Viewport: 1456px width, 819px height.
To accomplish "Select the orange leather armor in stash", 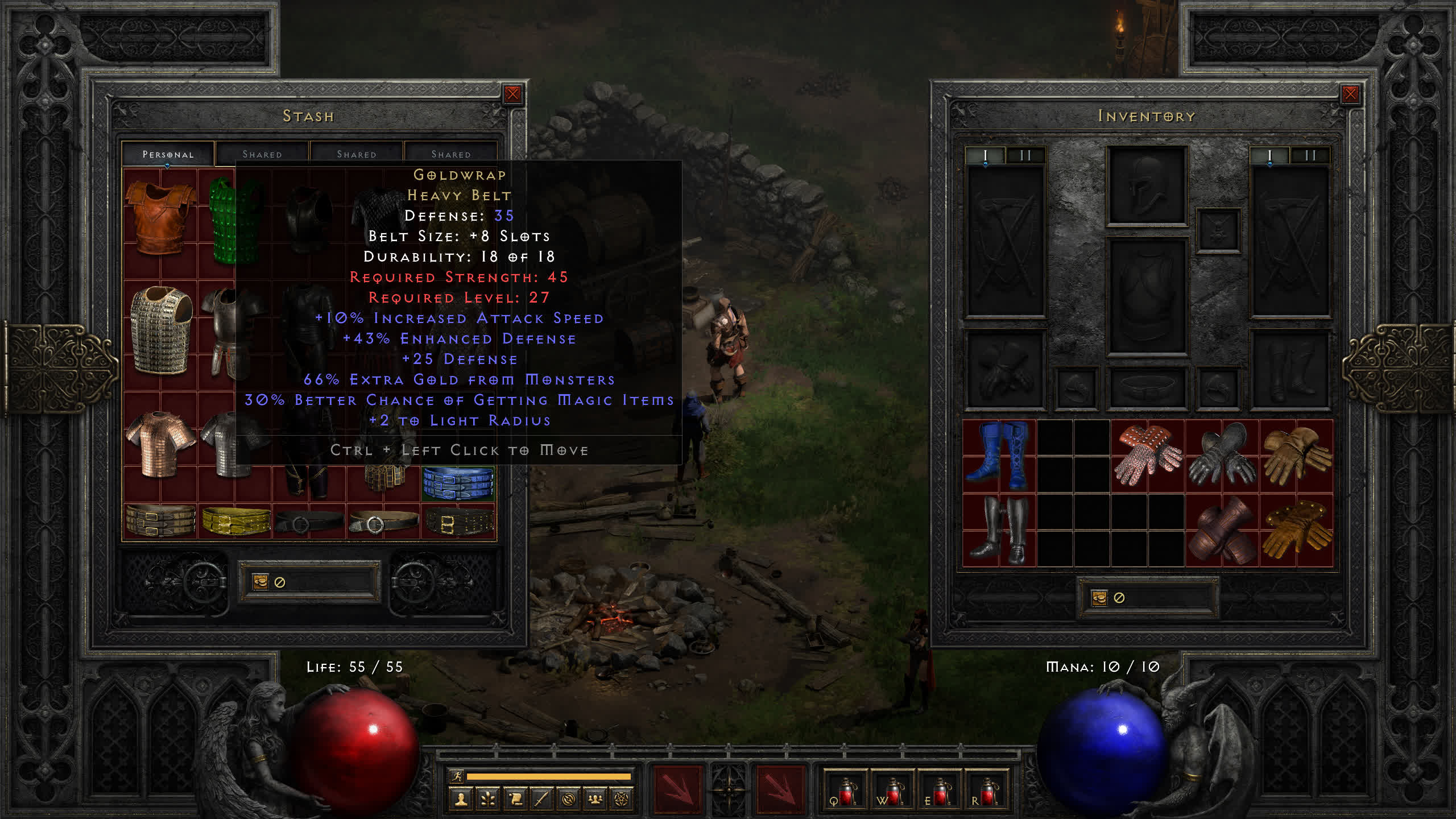I will pyautogui.click(x=160, y=218).
